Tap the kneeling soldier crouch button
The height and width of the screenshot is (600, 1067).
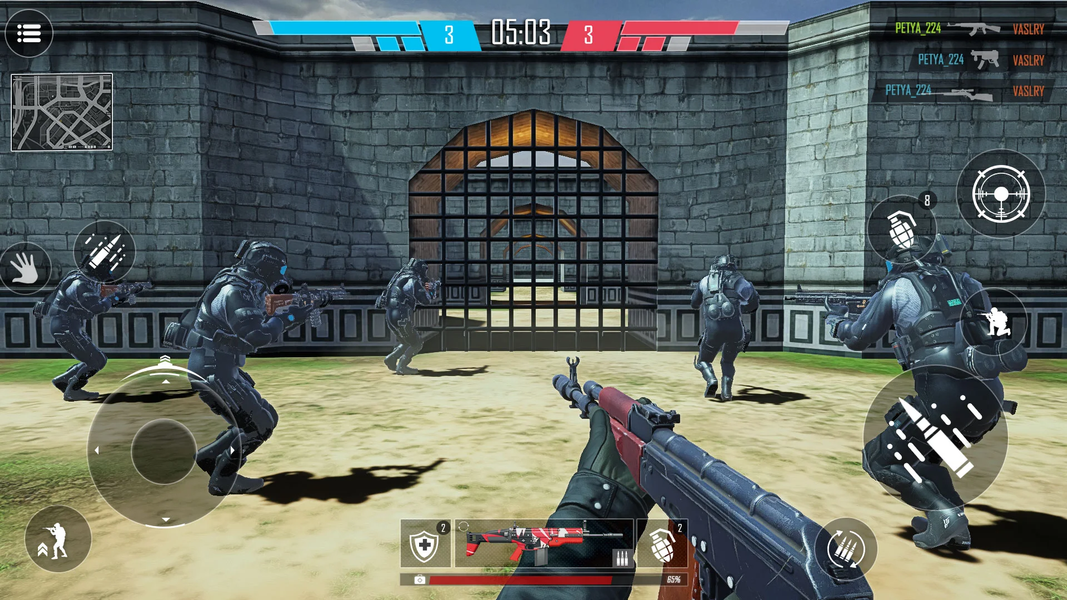[995, 321]
